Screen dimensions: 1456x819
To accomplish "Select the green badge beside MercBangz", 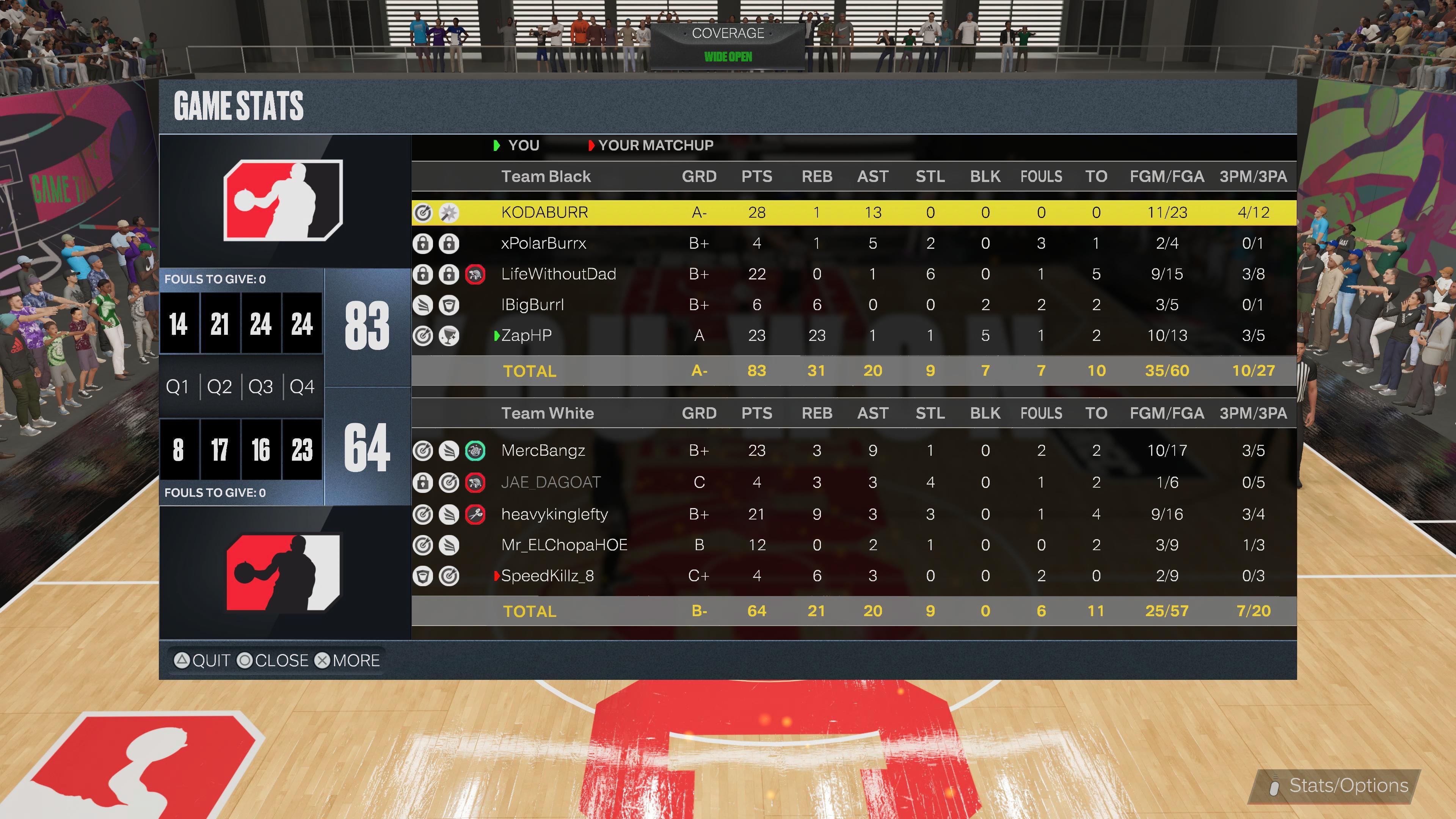I will pos(475,450).
